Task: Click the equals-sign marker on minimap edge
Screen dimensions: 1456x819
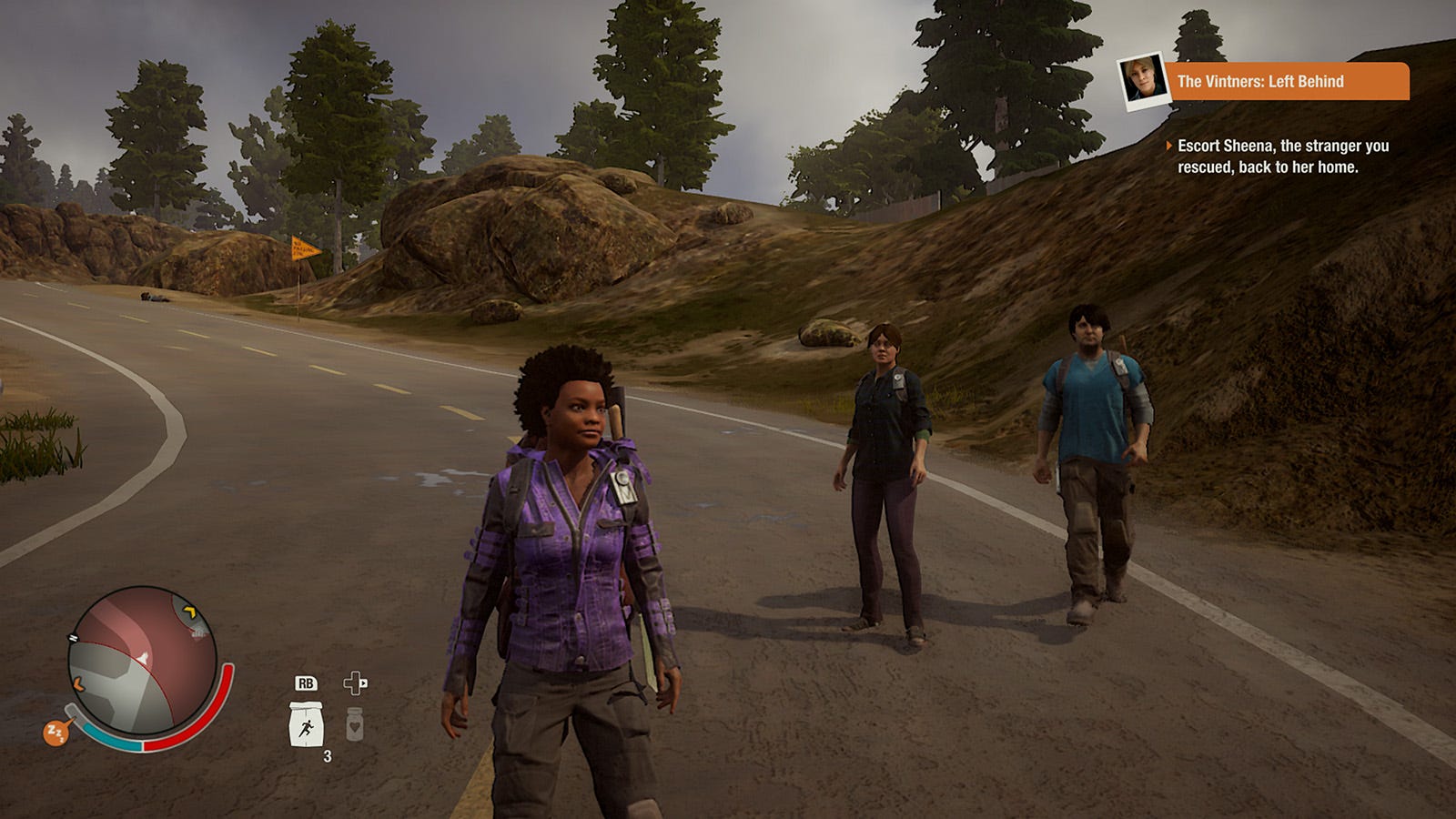Action: 73,638
